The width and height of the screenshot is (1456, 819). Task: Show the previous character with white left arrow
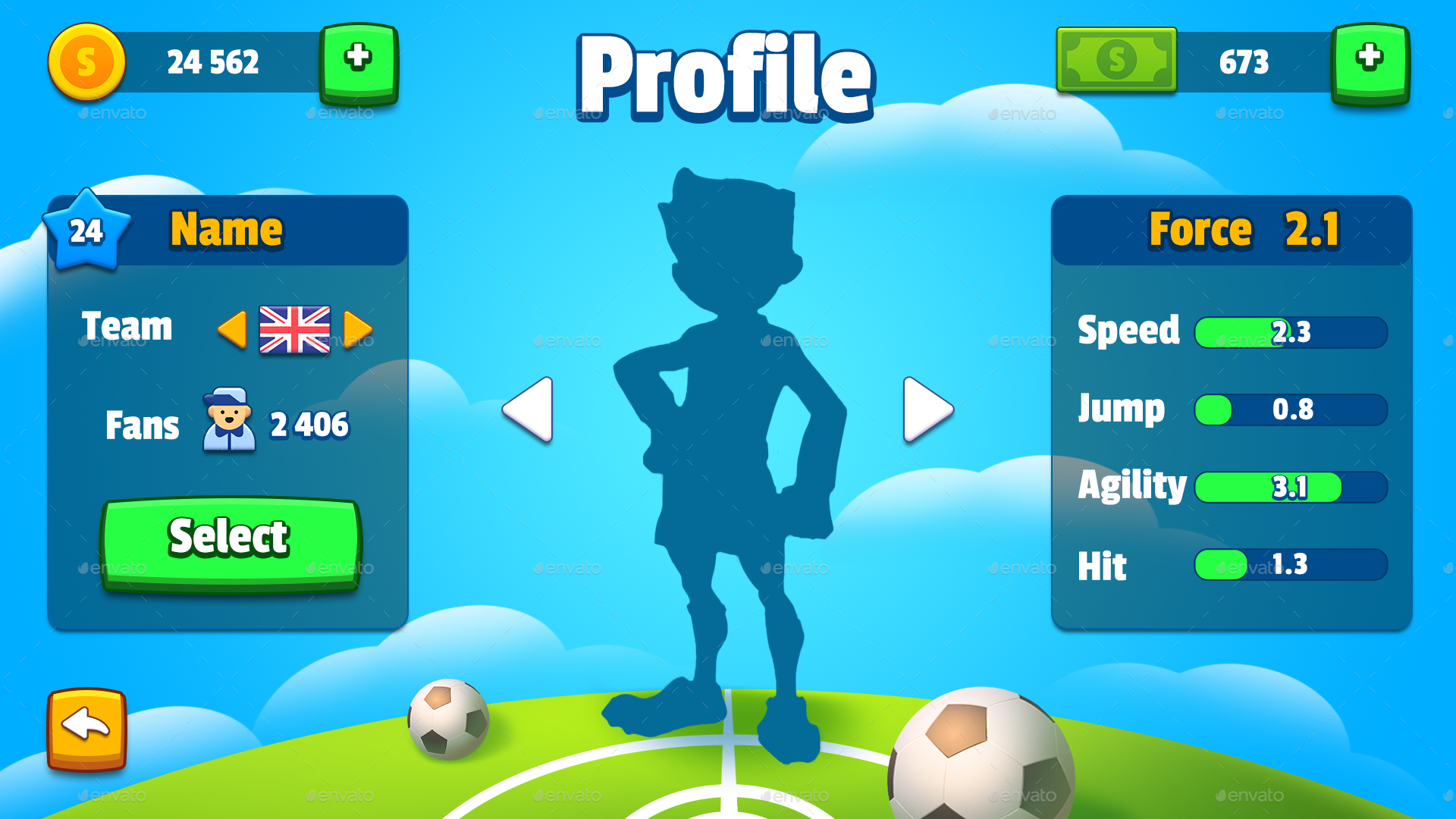[x=529, y=409]
